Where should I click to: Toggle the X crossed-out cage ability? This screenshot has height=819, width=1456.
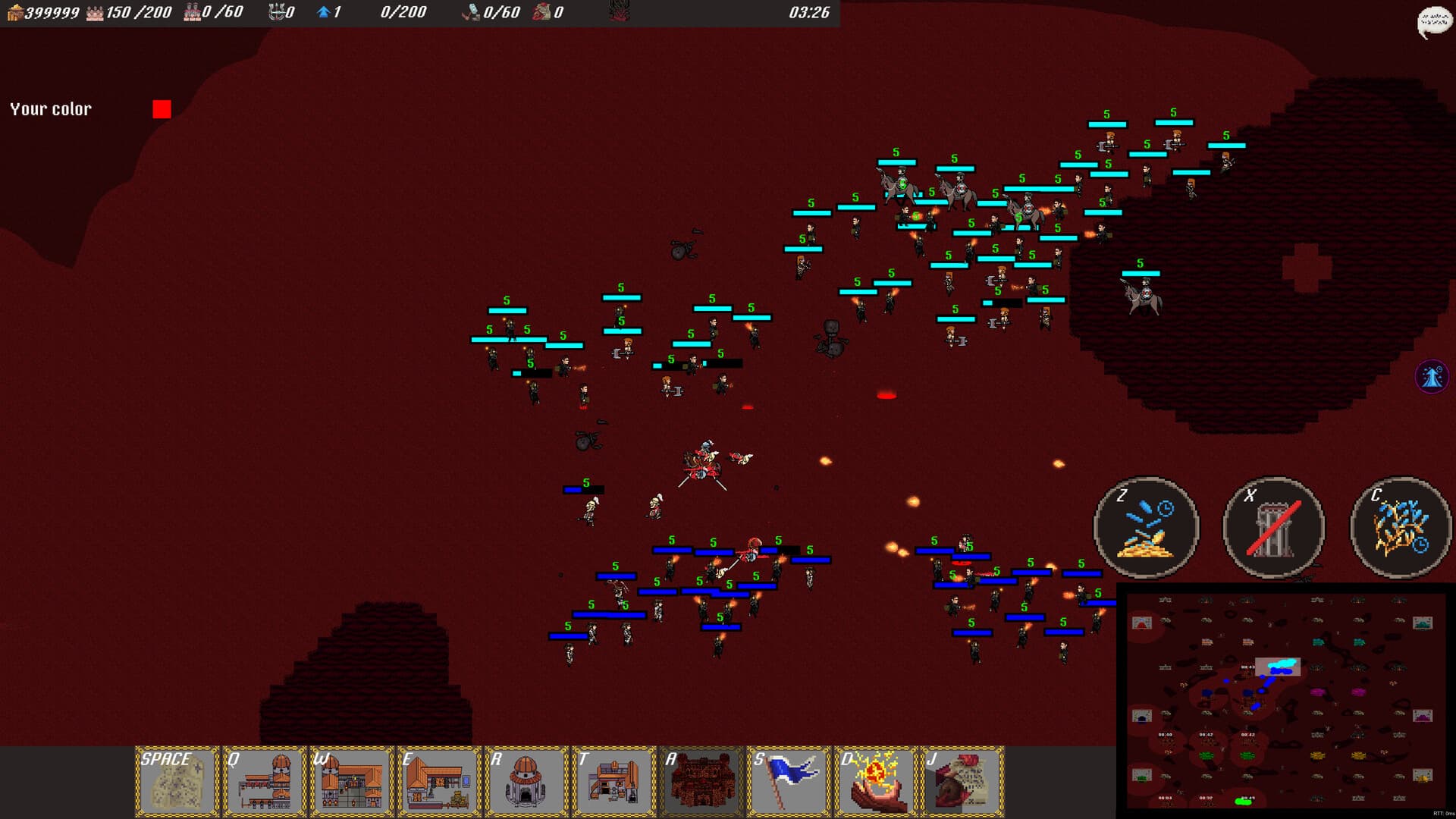tap(1274, 529)
